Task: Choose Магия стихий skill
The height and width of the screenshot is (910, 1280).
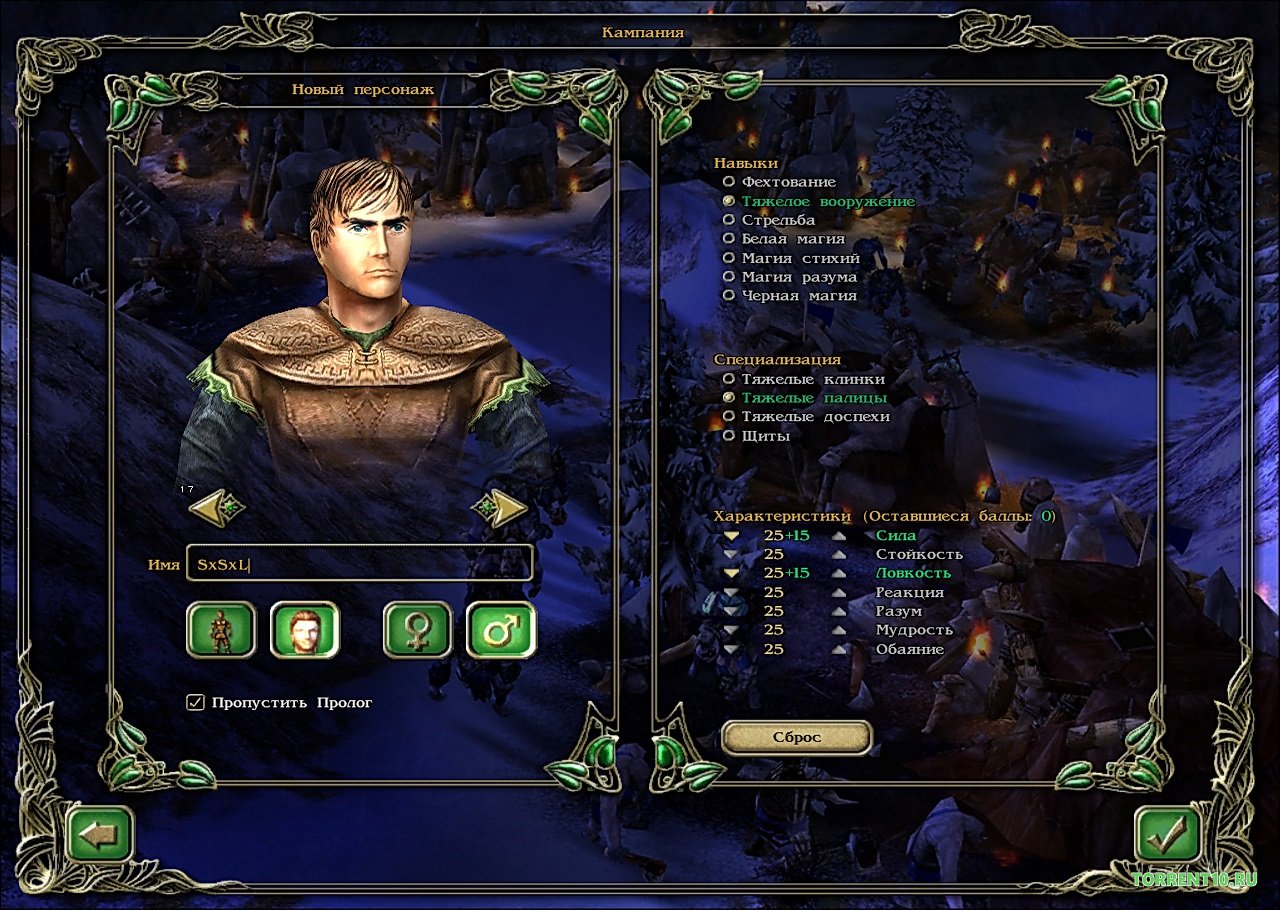Action: point(729,258)
